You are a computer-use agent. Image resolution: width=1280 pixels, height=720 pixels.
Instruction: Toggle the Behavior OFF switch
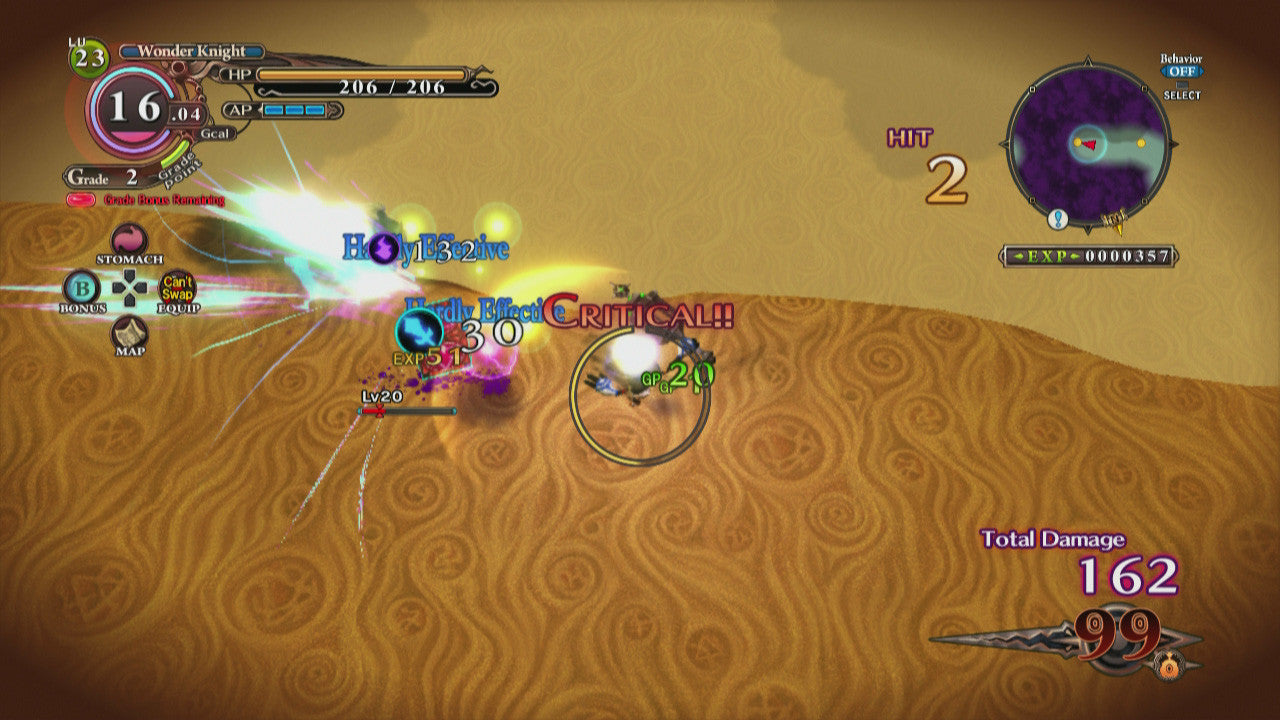[1181, 72]
